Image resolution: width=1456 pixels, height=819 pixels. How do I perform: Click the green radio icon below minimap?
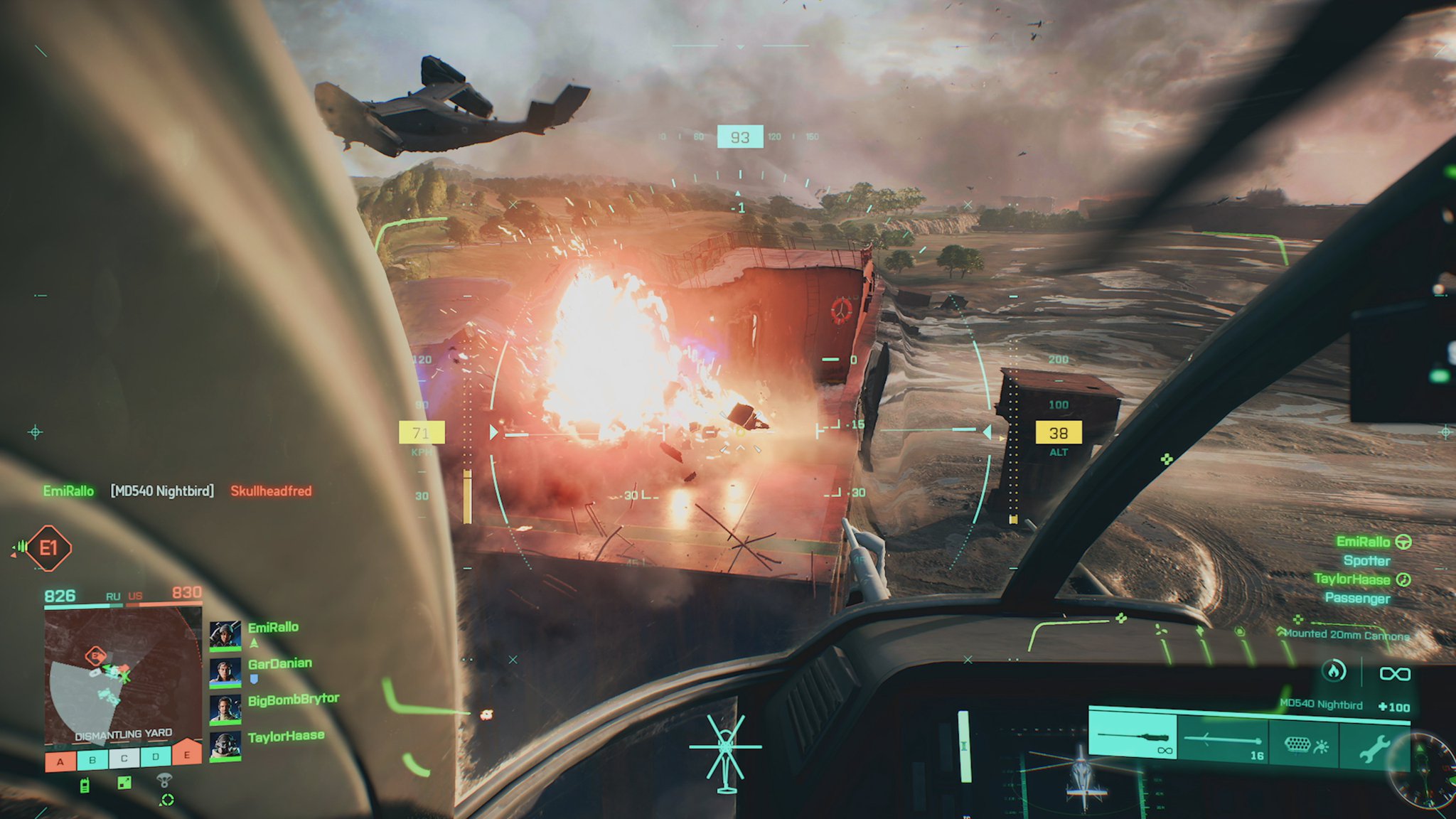(x=85, y=786)
